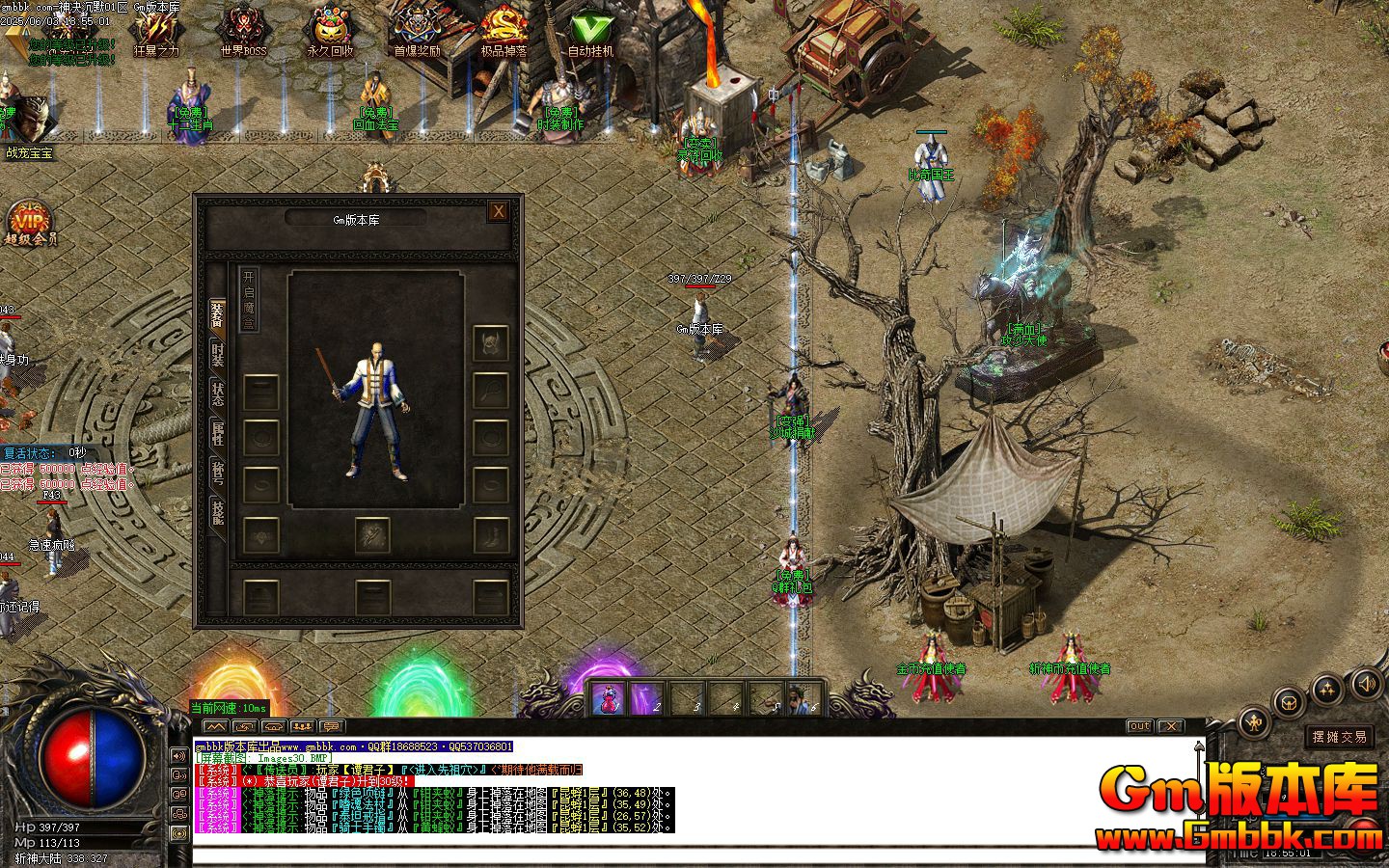Select the 称号 title tab
This screenshot has height=868, width=1389.
click(x=218, y=475)
